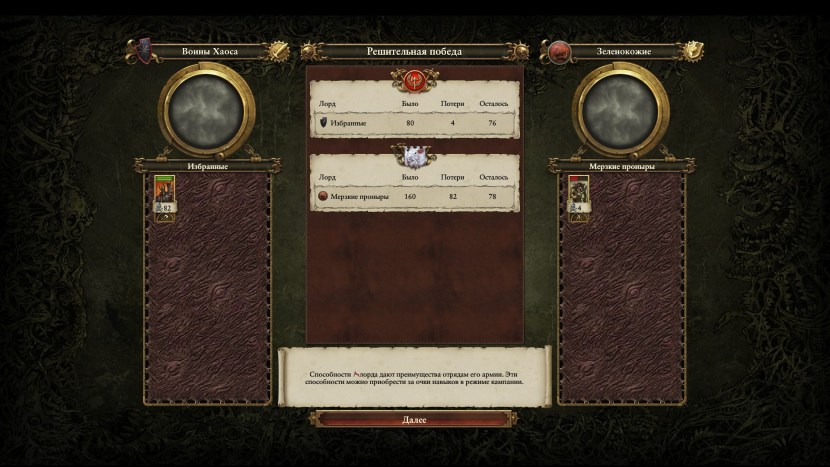Viewport: 830px width, 467px height.
Task: Click the Далее button to continue
Action: (414, 420)
